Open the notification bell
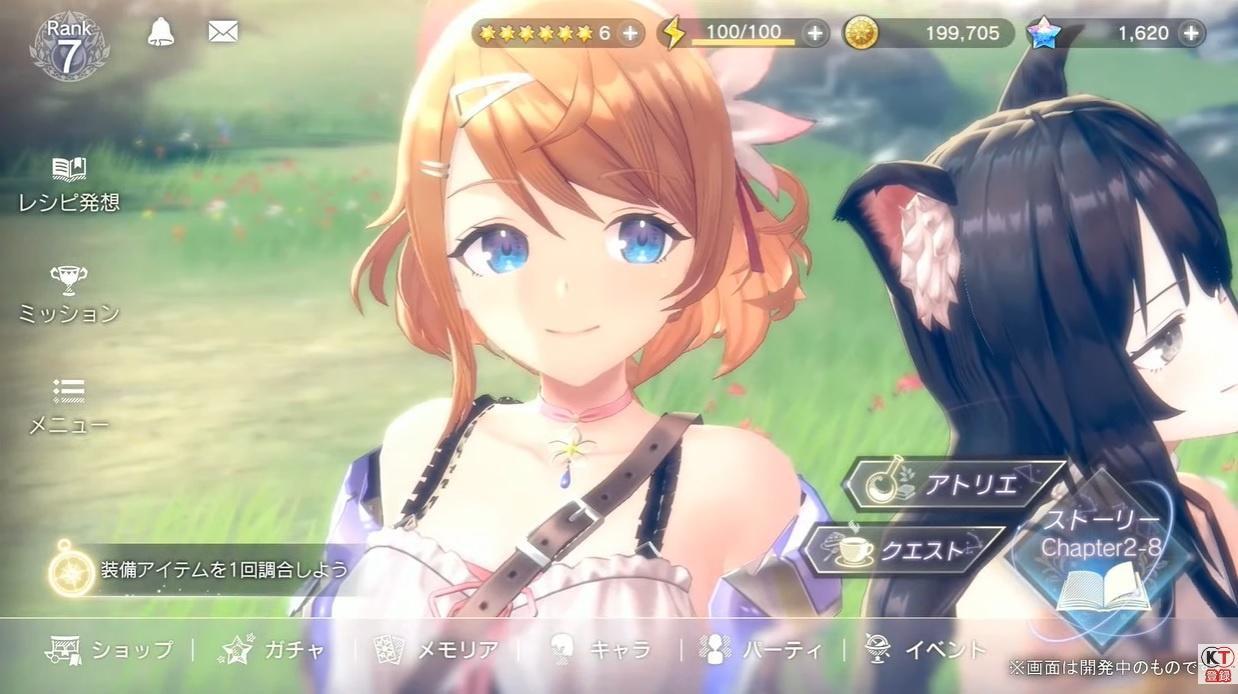The height and width of the screenshot is (694, 1238). point(160,32)
